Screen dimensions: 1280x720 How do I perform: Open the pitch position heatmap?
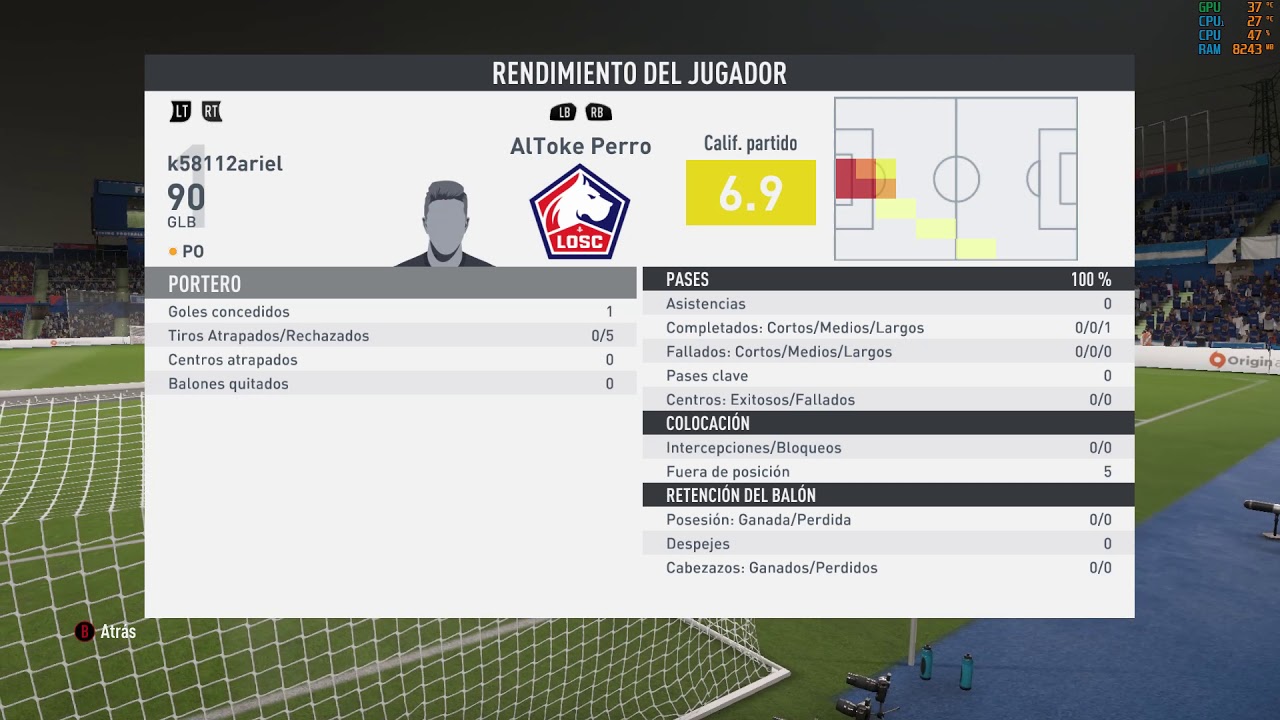click(x=955, y=179)
